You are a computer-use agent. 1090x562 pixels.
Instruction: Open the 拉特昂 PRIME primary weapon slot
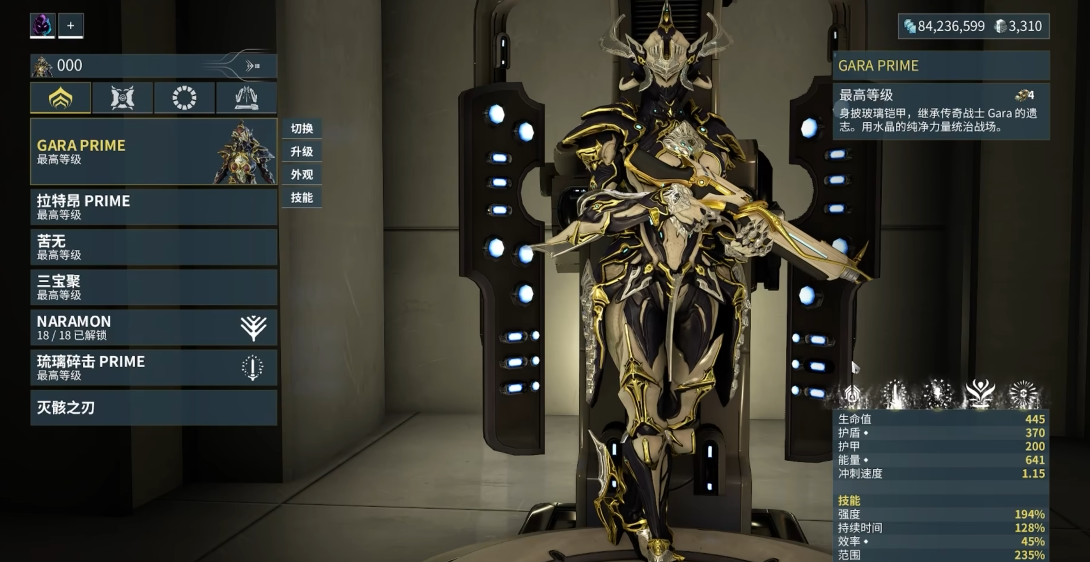(x=153, y=206)
